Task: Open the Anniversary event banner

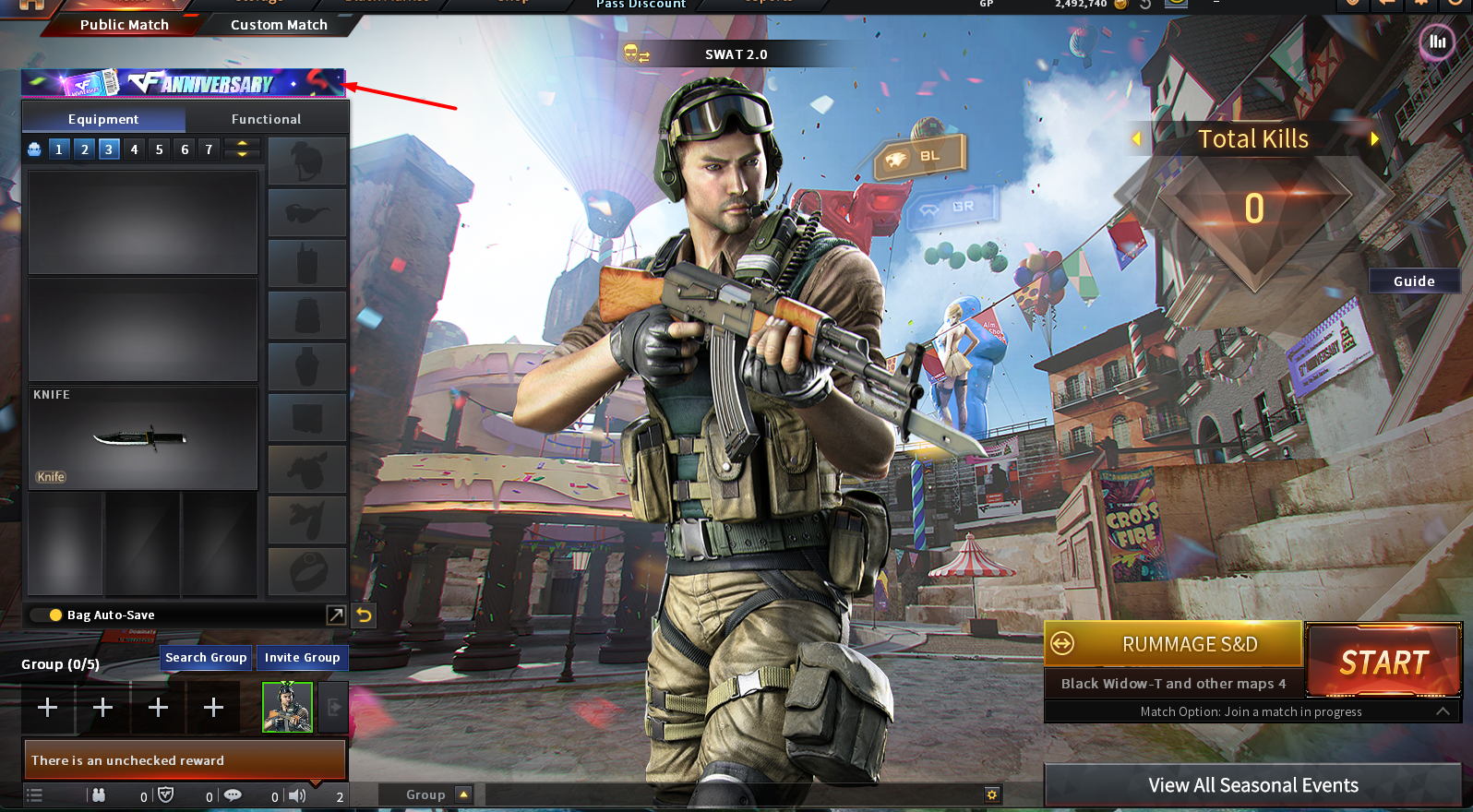Action: coord(183,83)
